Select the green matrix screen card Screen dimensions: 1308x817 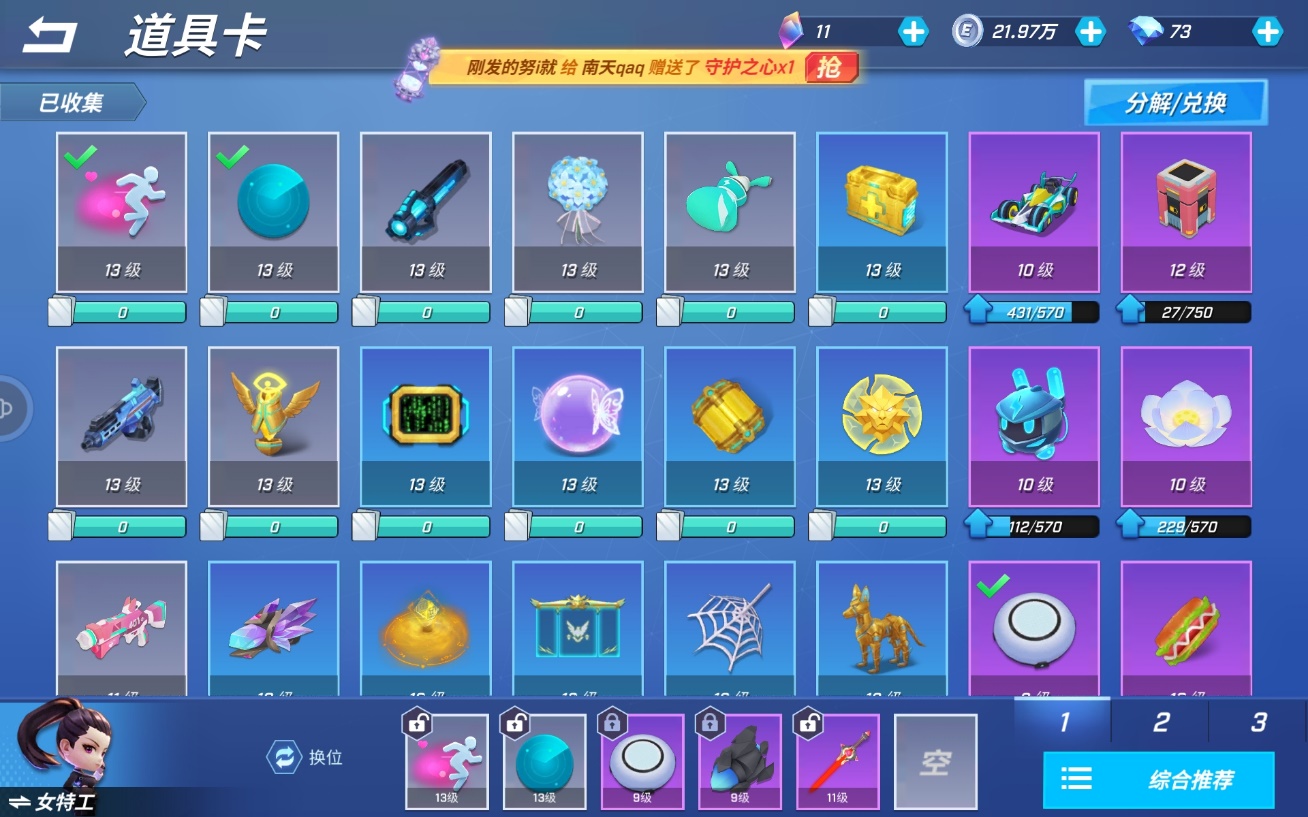[x=426, y=426]
